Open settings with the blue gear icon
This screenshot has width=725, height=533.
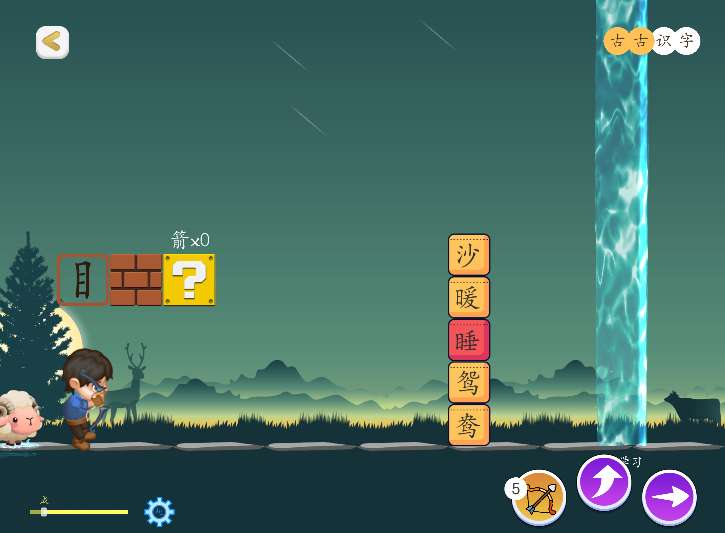pyautogui.click(x=159, y=512)
